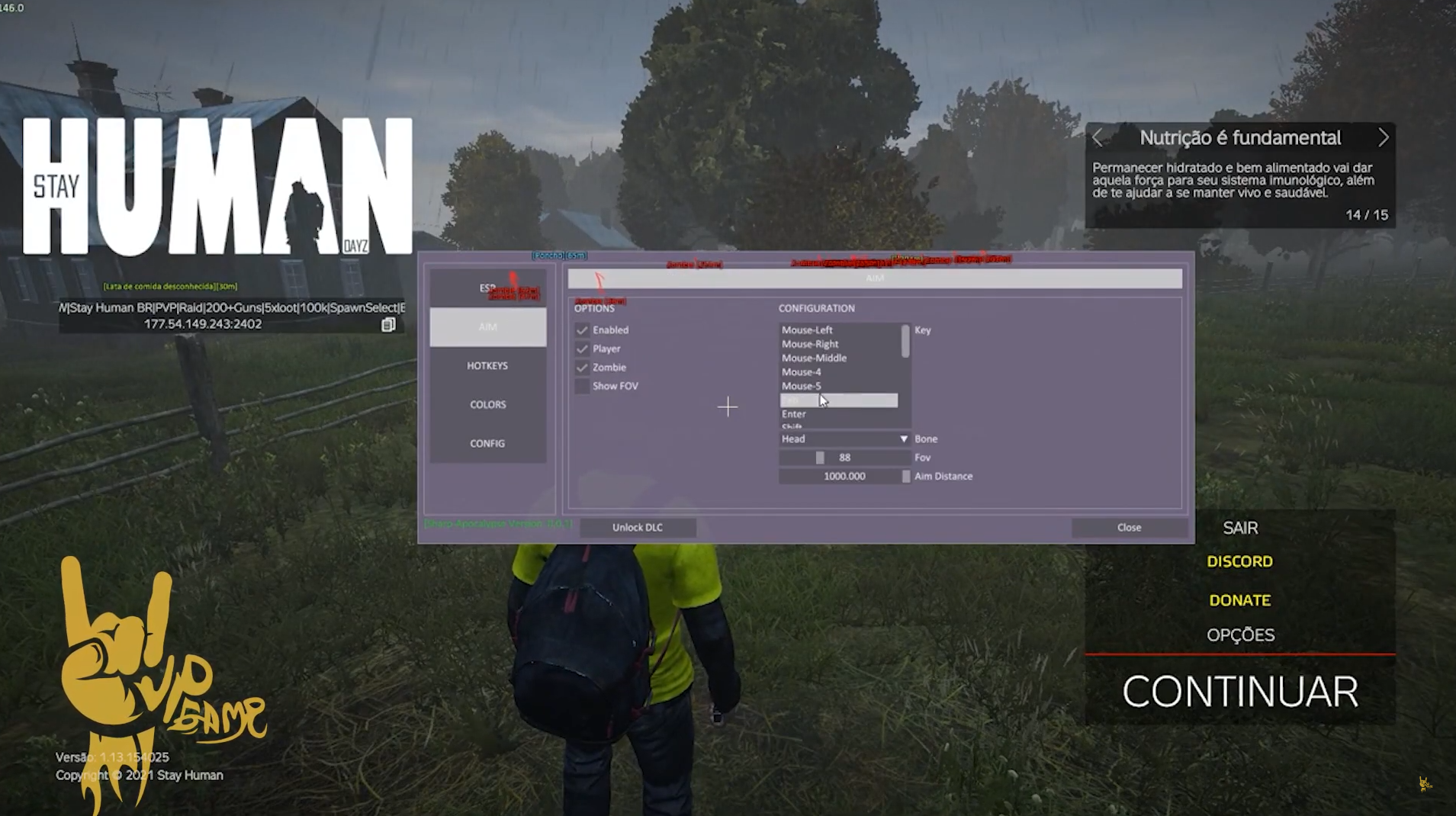Copy the server address icon

point(388,325)
